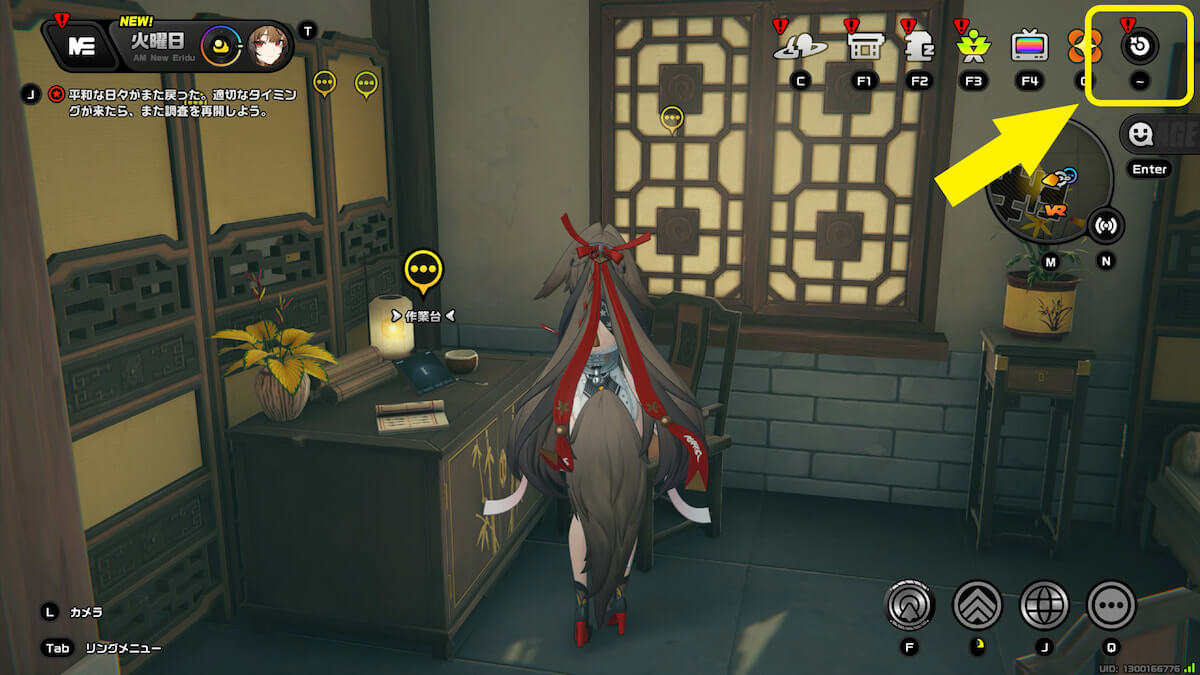The height and width of the screenshot is (675, 1200).
Task: Open the storefront icon in top bar
Action: 863,45
